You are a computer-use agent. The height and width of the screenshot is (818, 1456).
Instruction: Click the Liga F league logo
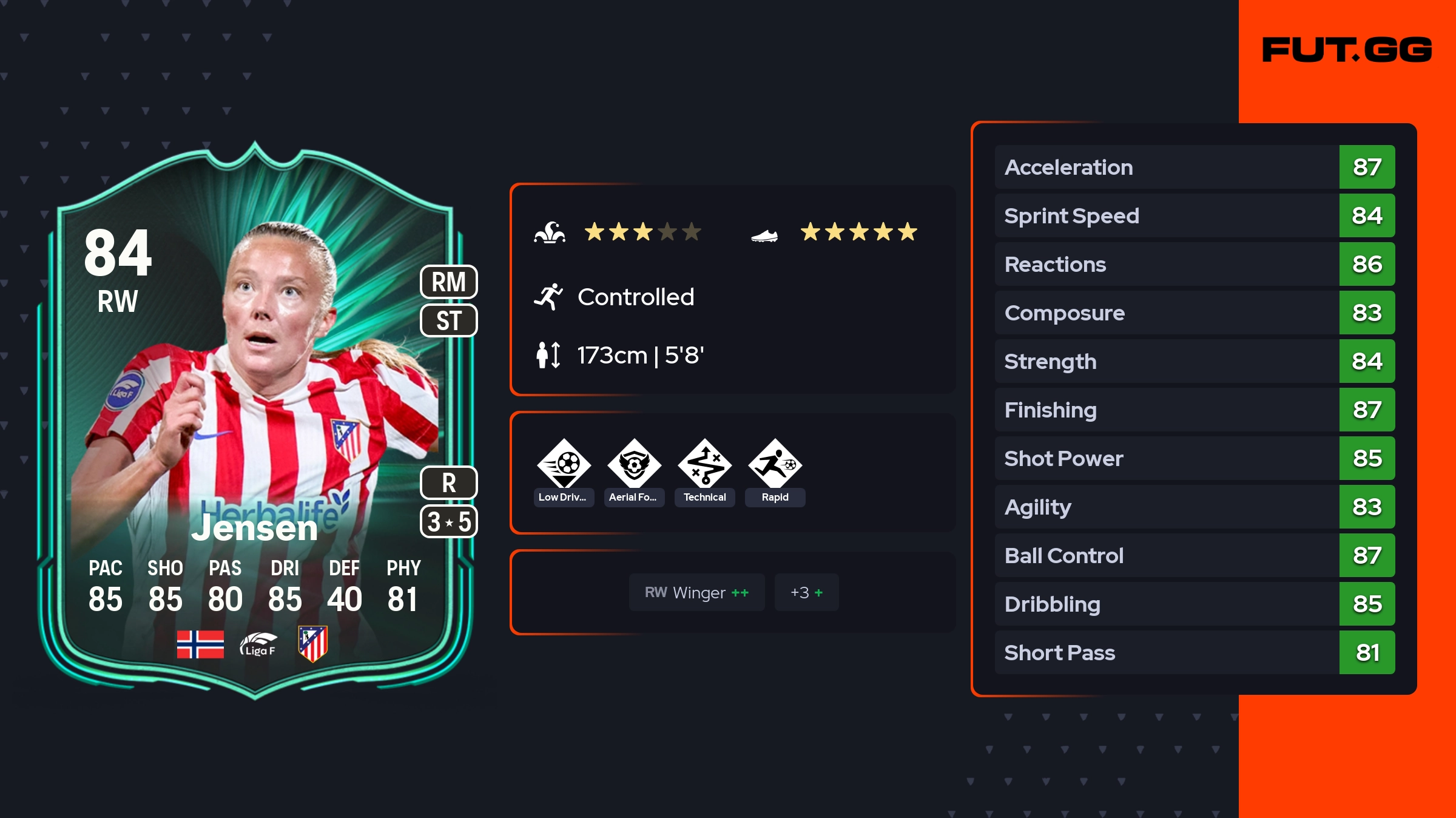pyautogui.click(x=258, y=644)
